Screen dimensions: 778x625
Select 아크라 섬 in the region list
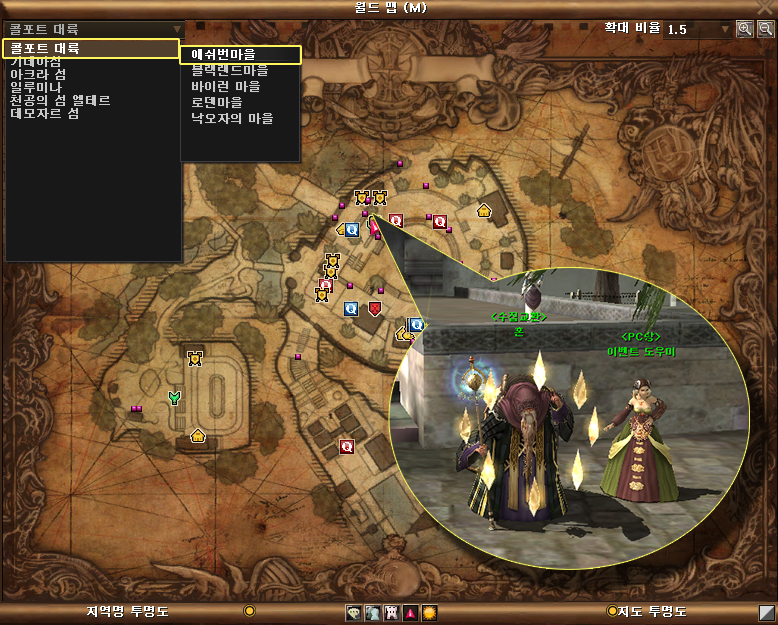(38, 75)
